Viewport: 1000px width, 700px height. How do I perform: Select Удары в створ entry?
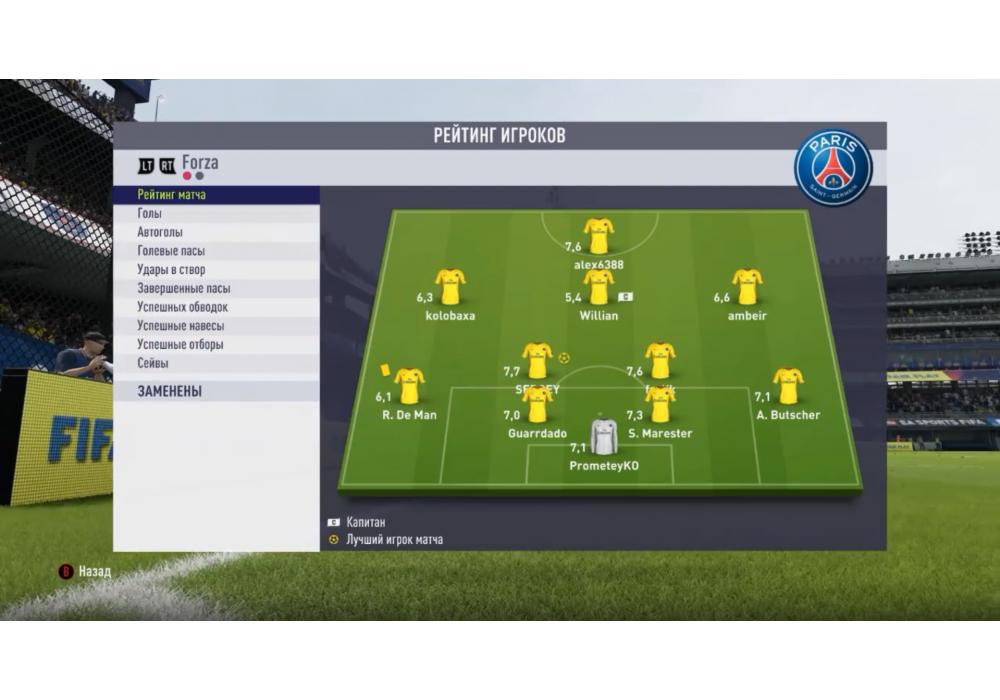[171, 270]
